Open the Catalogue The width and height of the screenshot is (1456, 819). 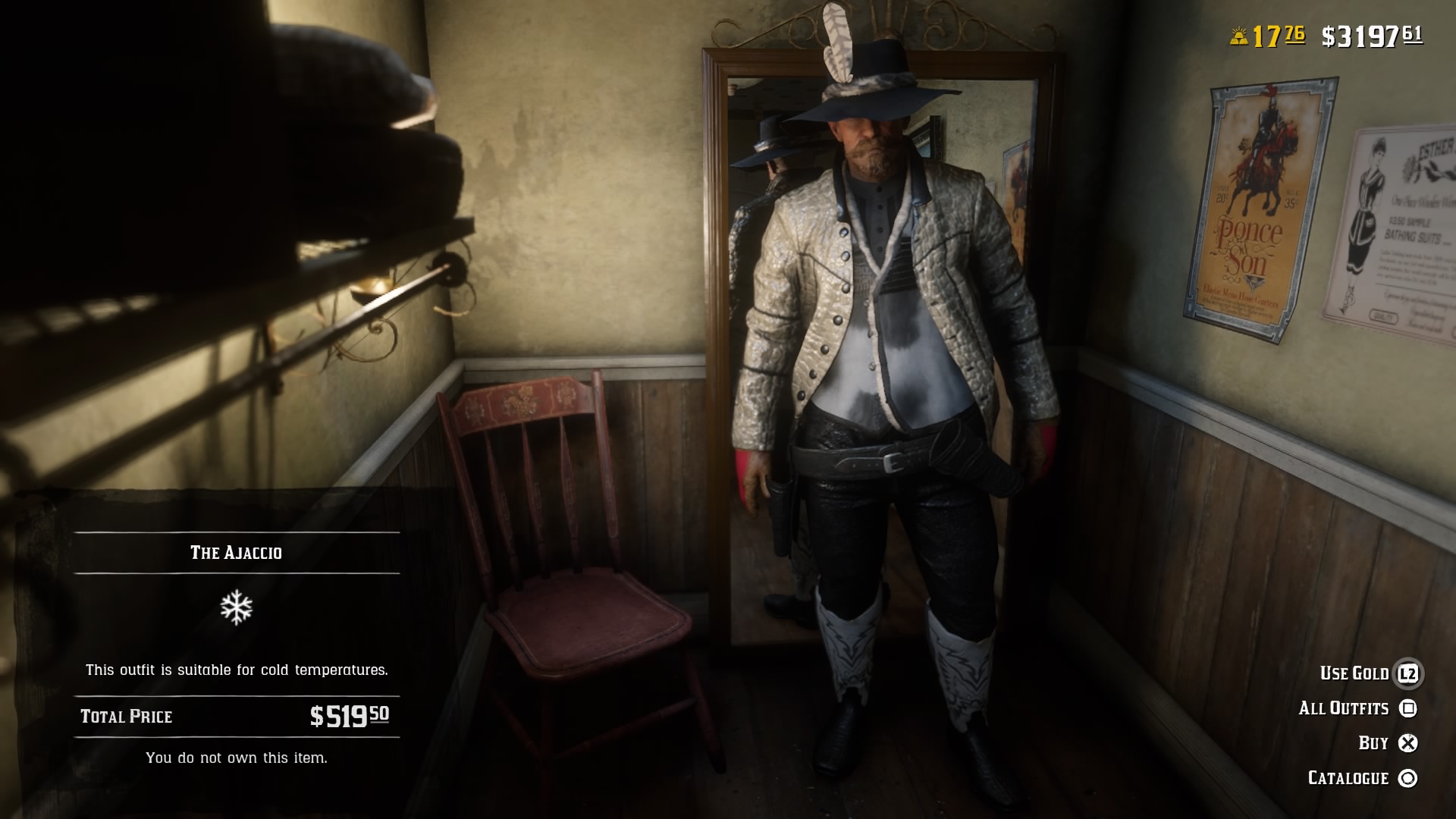1348,778
